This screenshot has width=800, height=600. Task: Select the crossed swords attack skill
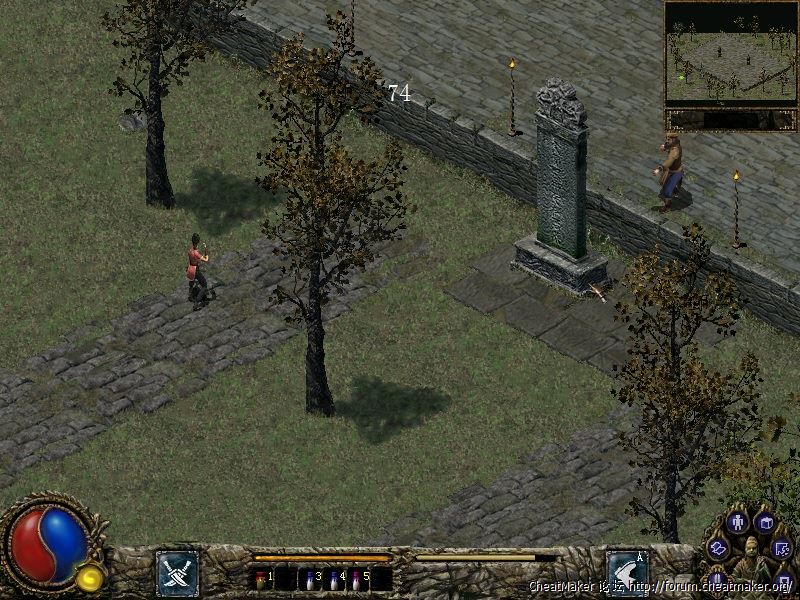click(x=177, y=573)
